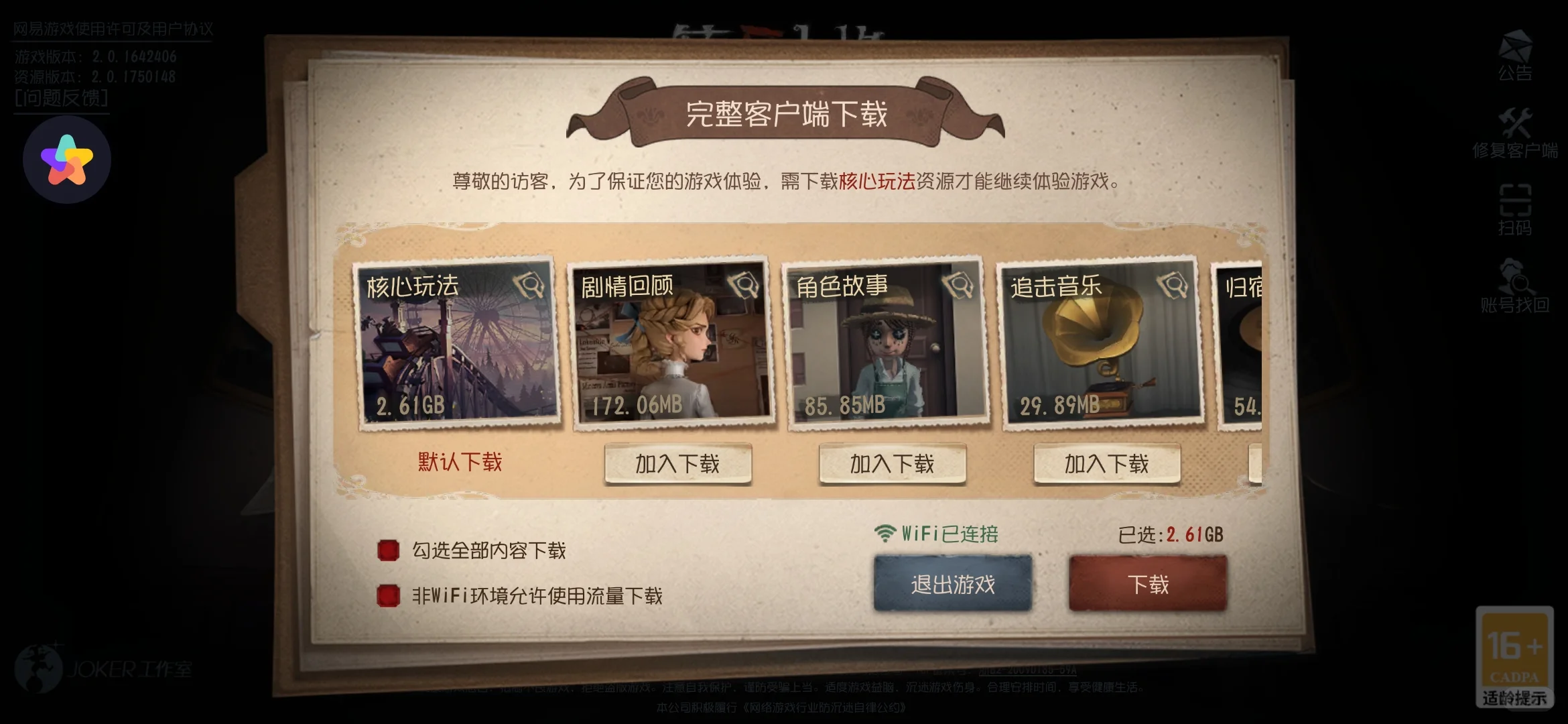Viewport: 1568px width, 724px height.
Task: Add 追击音乐 via its 加入下载 button
Action: point(1106,463)
